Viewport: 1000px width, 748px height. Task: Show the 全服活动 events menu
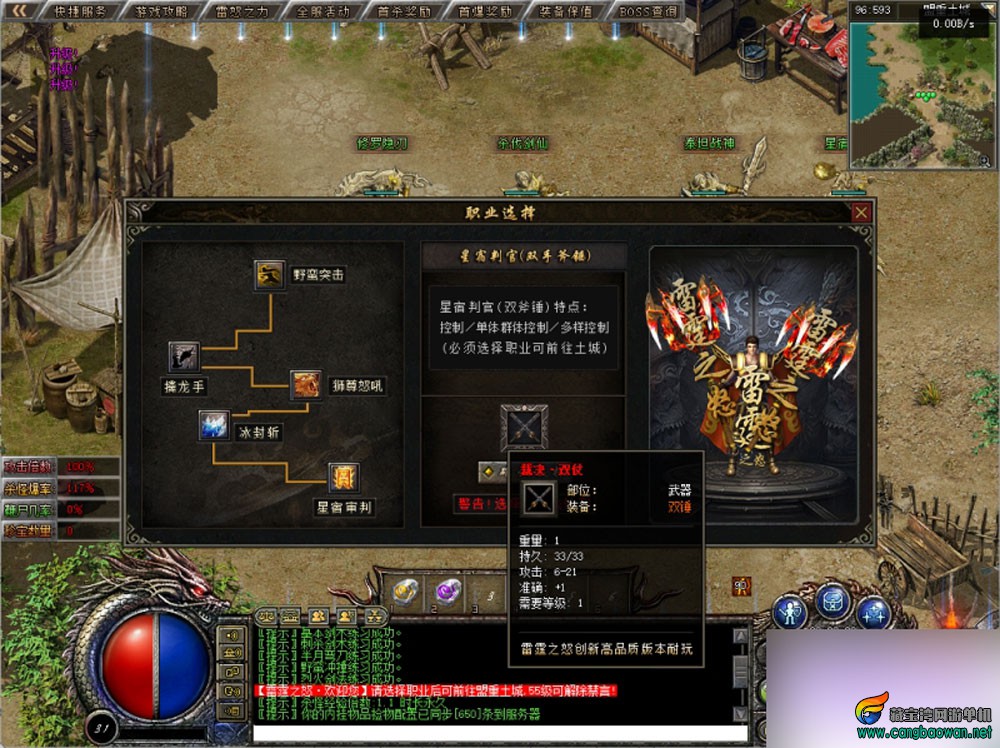(323, 11)
